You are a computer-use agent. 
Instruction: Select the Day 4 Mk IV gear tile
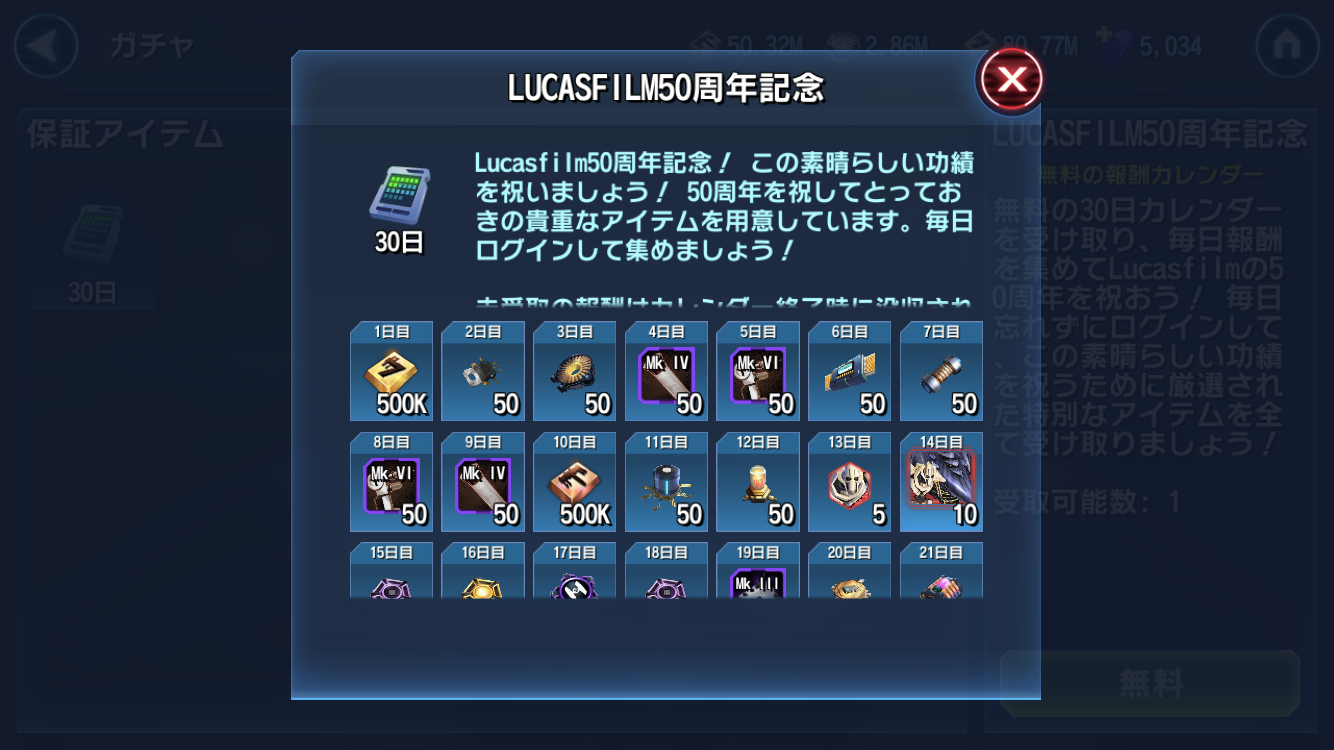tap(666, 372)
